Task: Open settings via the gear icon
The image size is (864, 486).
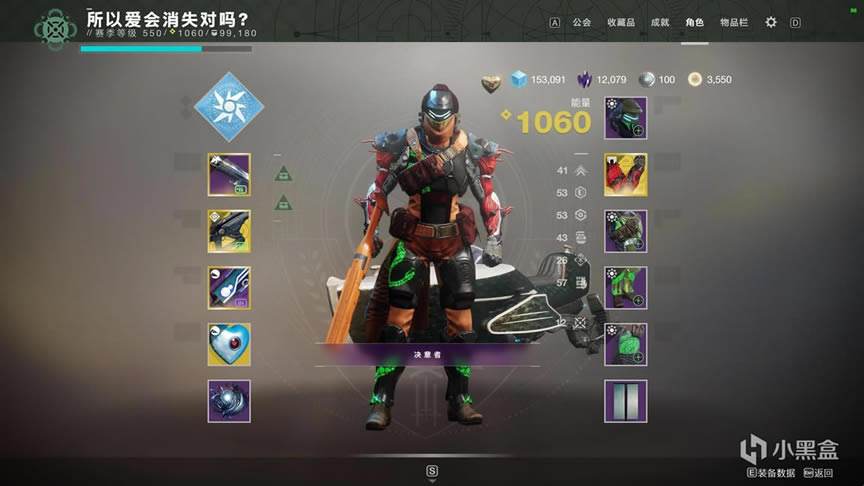Action: click(771, 22)
